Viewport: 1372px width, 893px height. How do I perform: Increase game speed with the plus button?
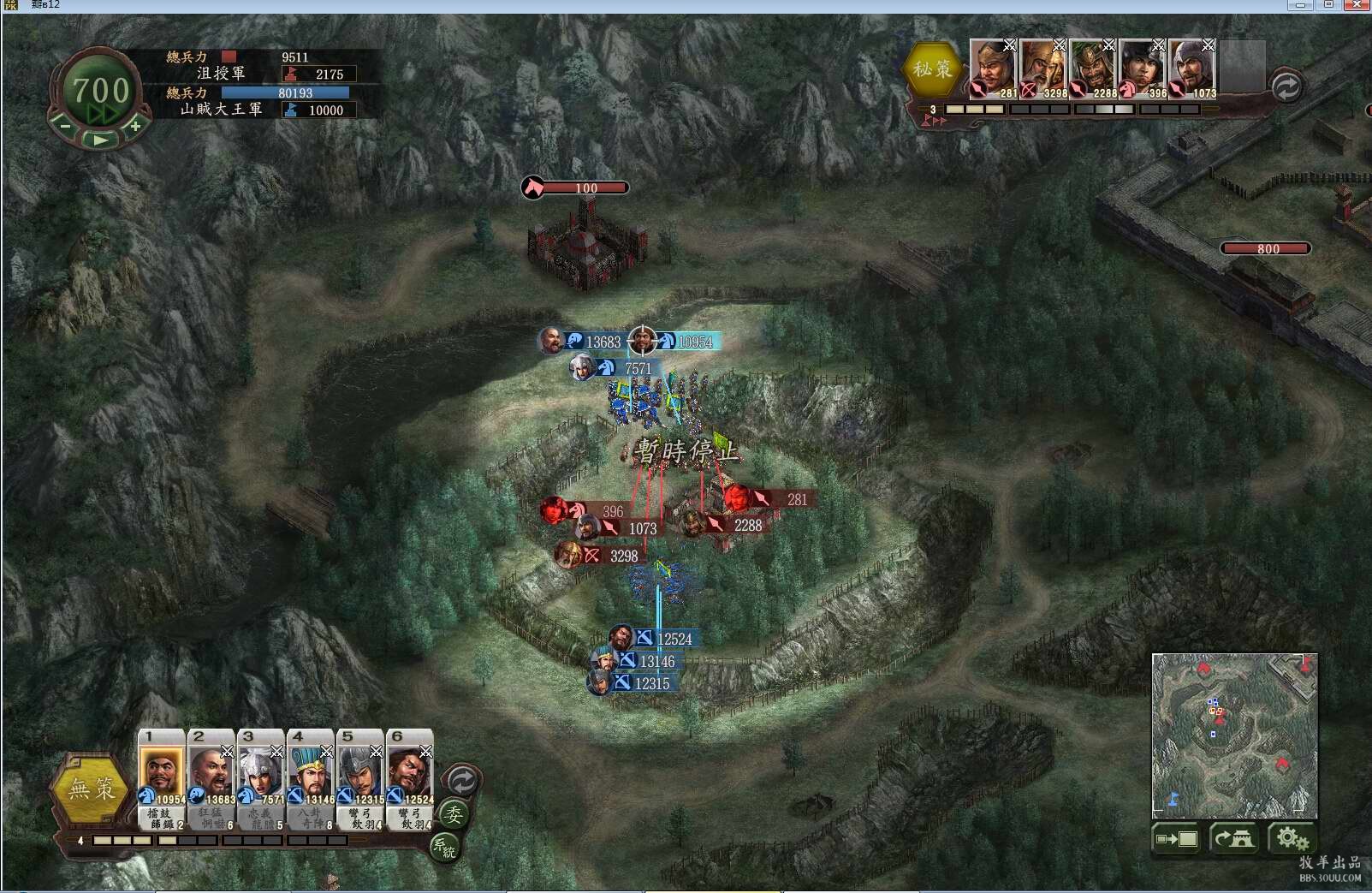(x=135, y=127)
